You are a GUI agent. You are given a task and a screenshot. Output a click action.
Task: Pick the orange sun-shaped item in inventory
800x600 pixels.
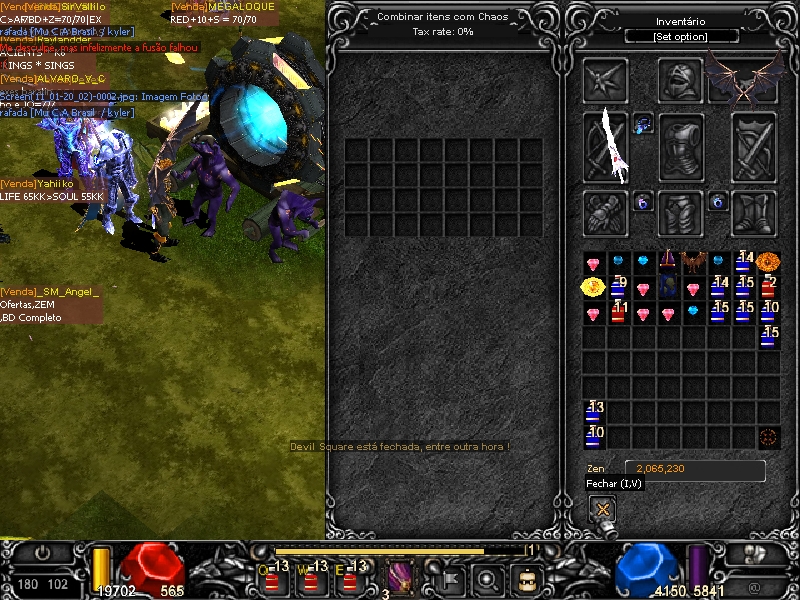pos(767,262)
